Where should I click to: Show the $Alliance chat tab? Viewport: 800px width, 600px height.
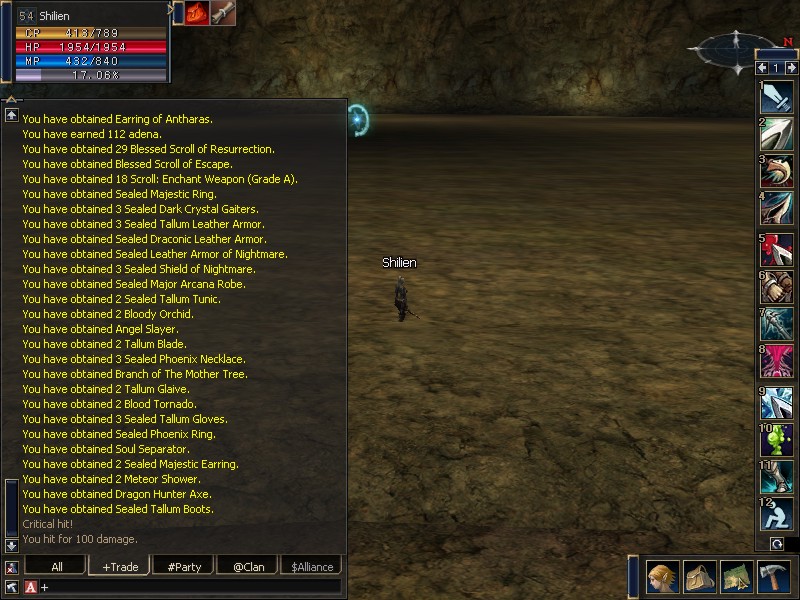(x=311, y=566)
